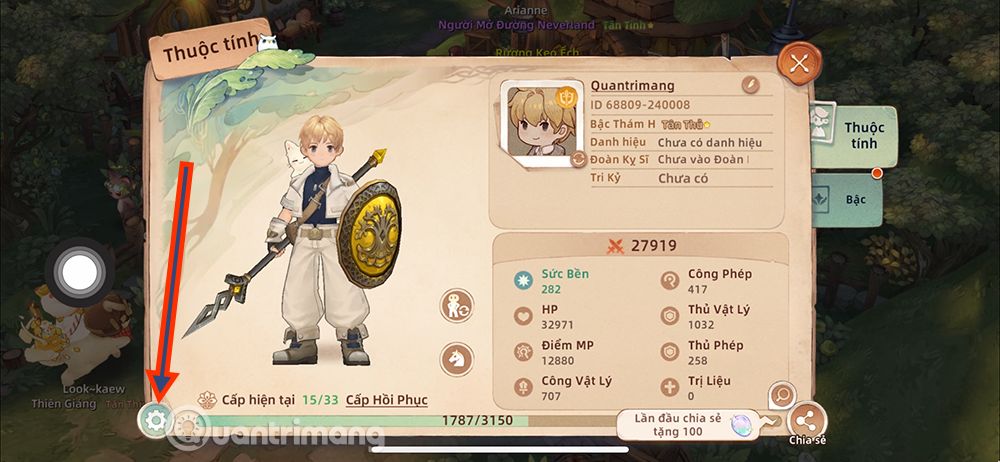This screenshot has width=1000, height=462.
Task: Change avatar with the swap arrows icon
Action: [578, 159]
